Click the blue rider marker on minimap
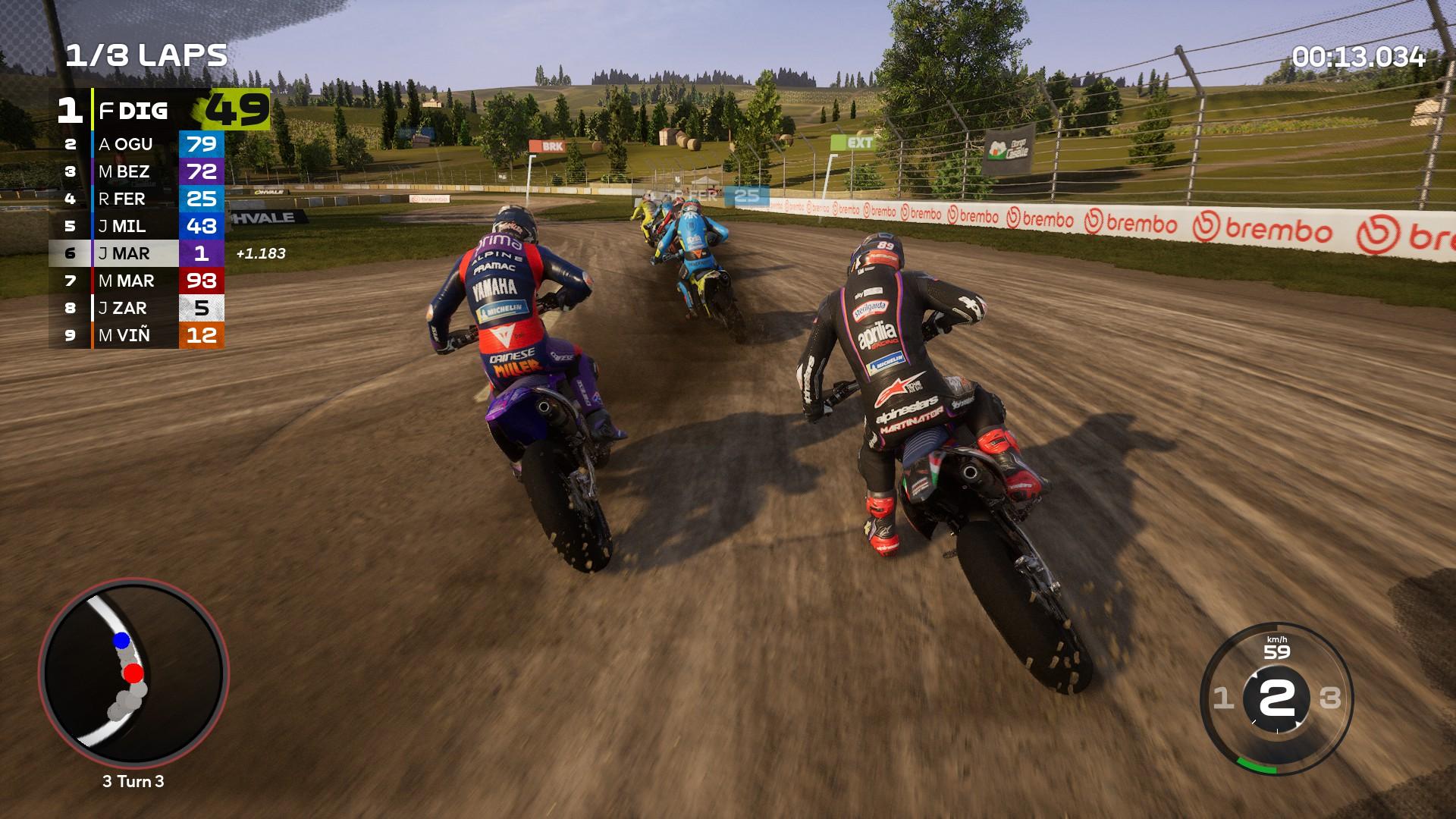The width and height of the screenshot is (1456, 819). (121, 641)
